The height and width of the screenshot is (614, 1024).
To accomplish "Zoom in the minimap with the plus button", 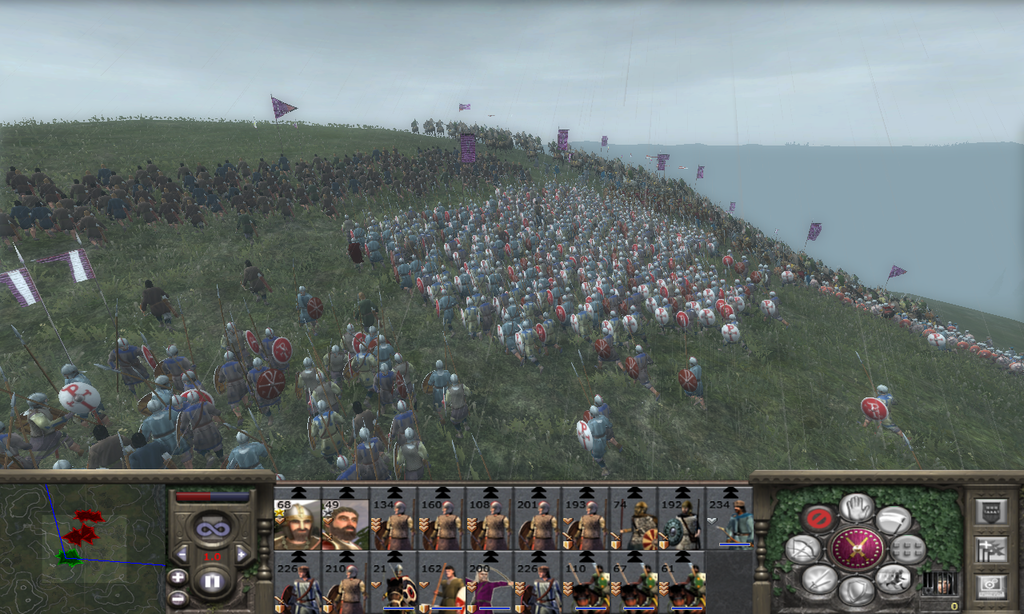I will [177, 577].
